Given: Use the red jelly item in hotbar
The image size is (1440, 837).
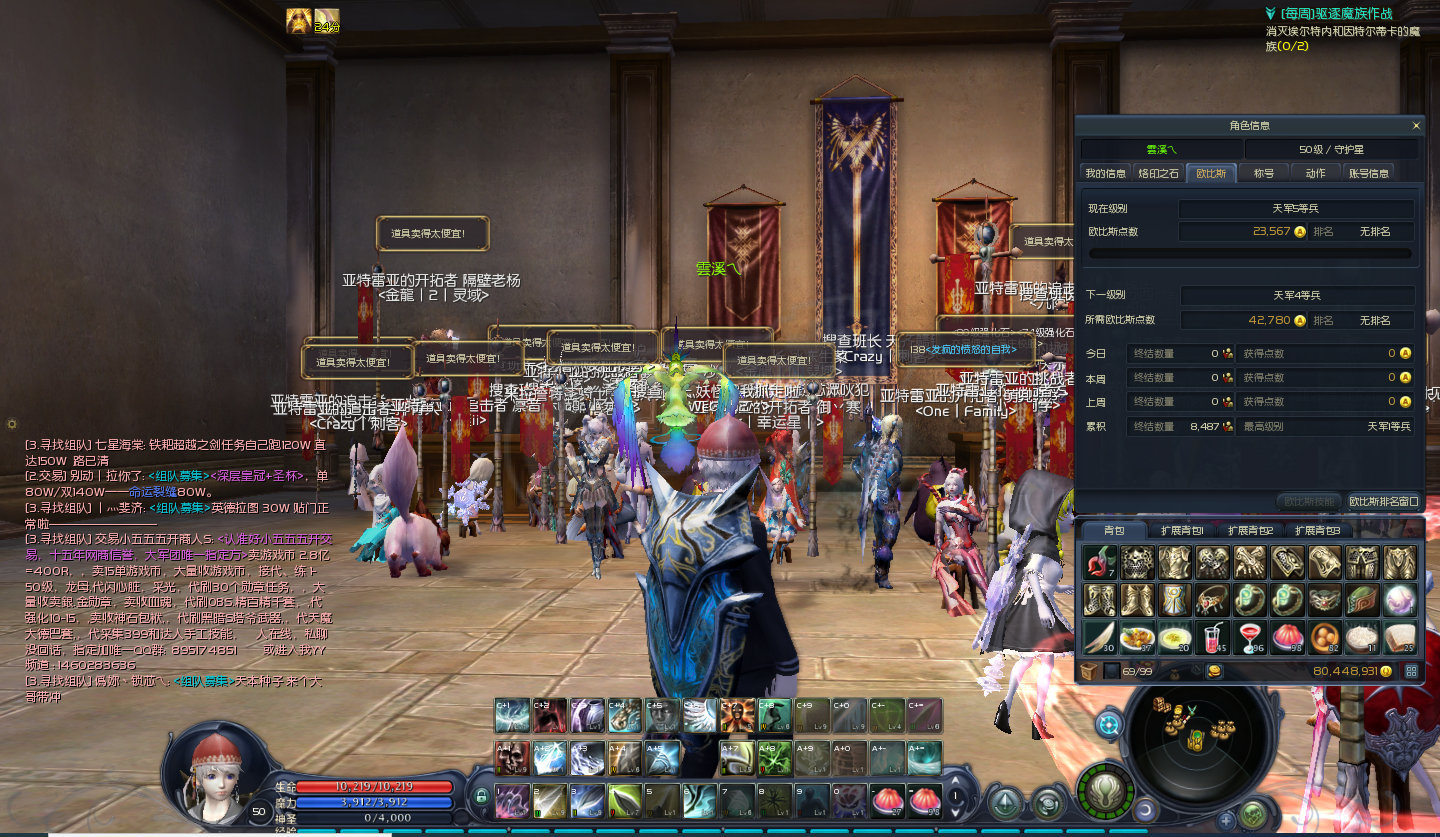Looking at the screenshot, I should click(x=886, y=798).
